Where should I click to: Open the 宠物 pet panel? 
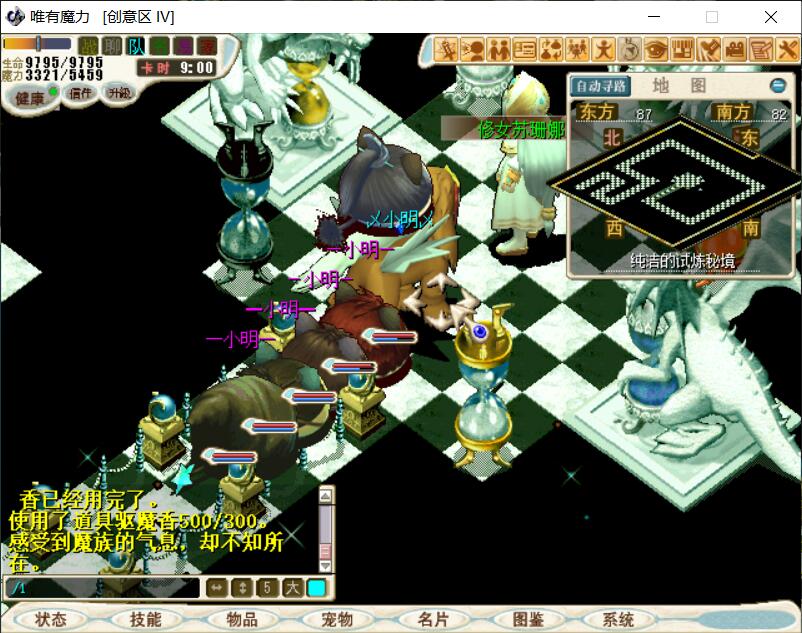[337, 620]
